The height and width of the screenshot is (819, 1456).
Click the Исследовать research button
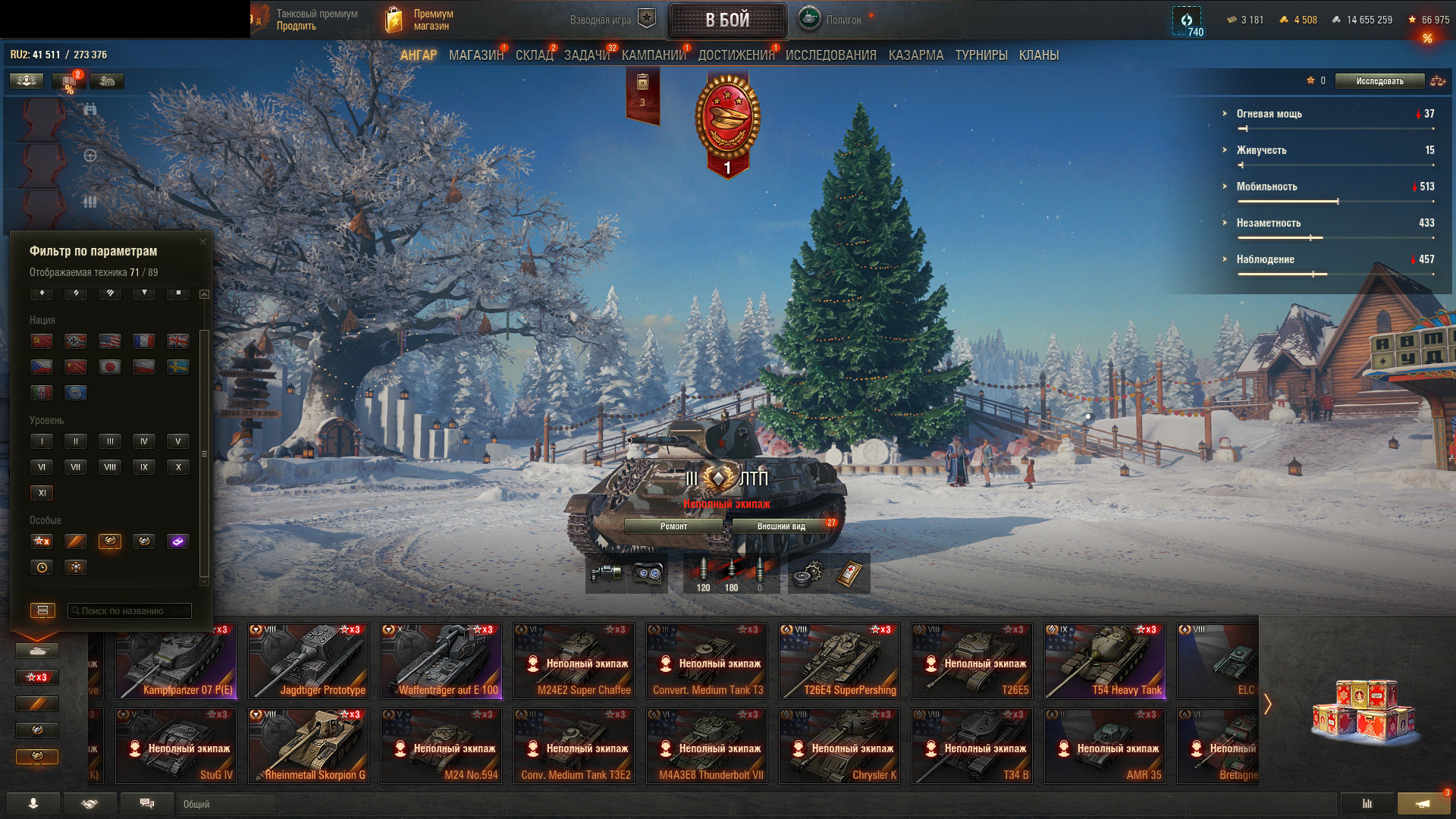point(1379,81)
